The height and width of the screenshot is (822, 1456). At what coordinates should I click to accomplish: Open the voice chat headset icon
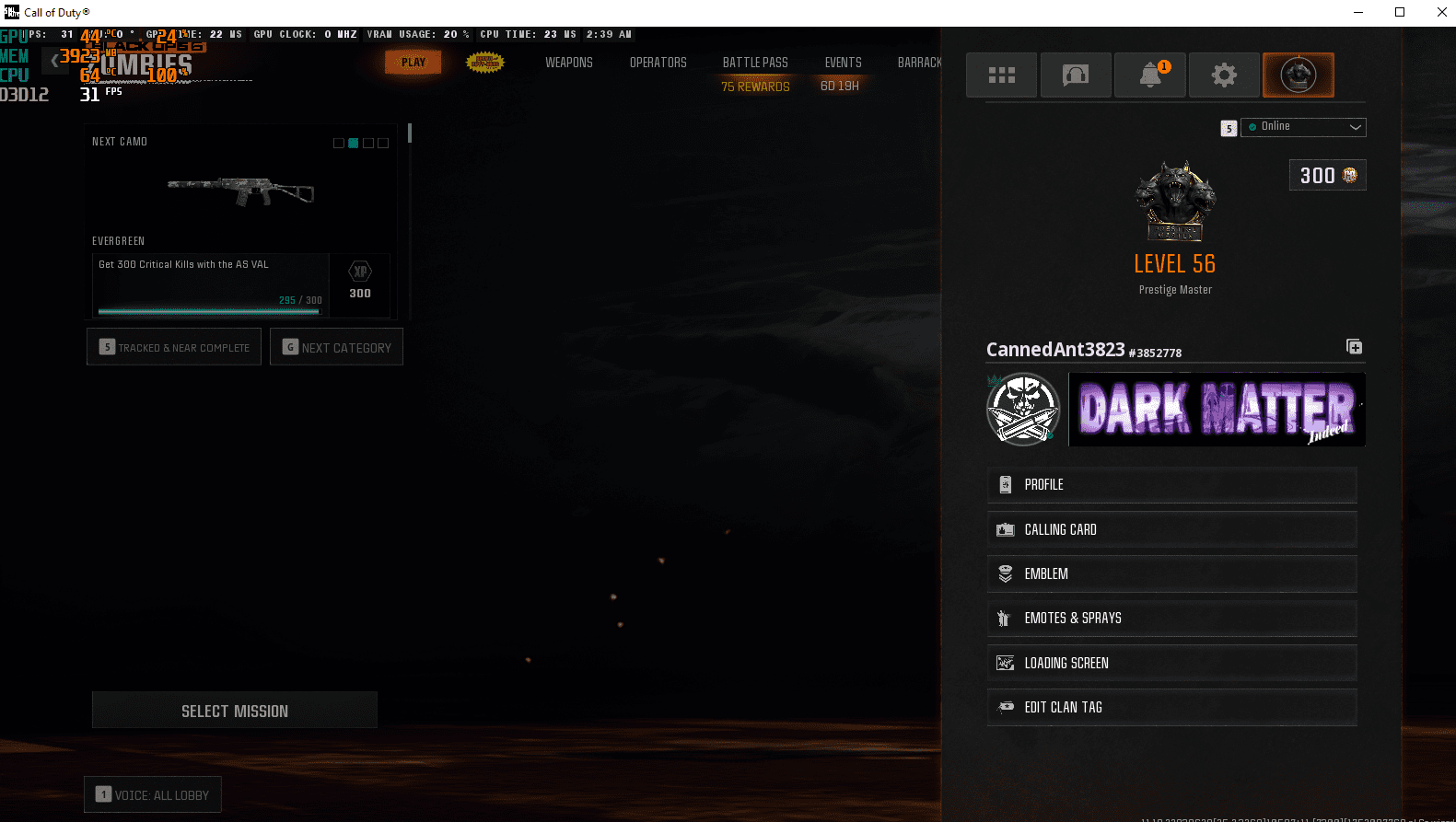tap(1076, 75)
